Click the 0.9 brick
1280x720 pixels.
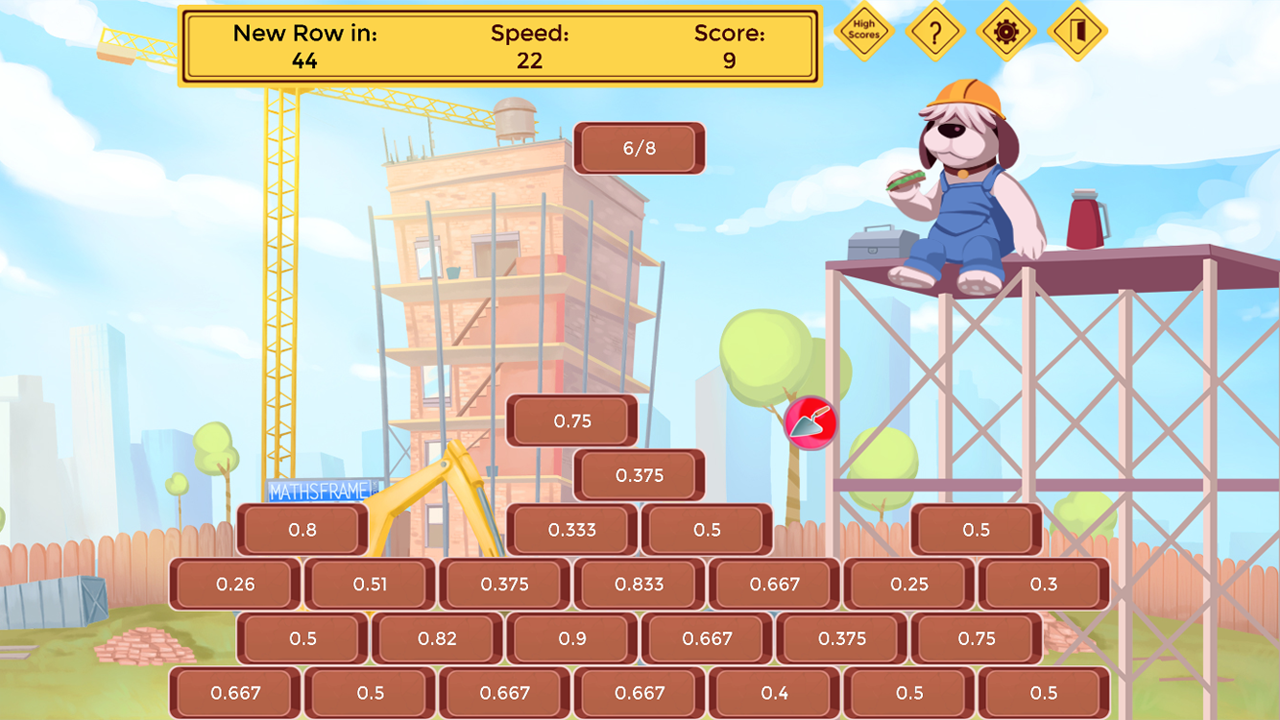pos(572,638)
